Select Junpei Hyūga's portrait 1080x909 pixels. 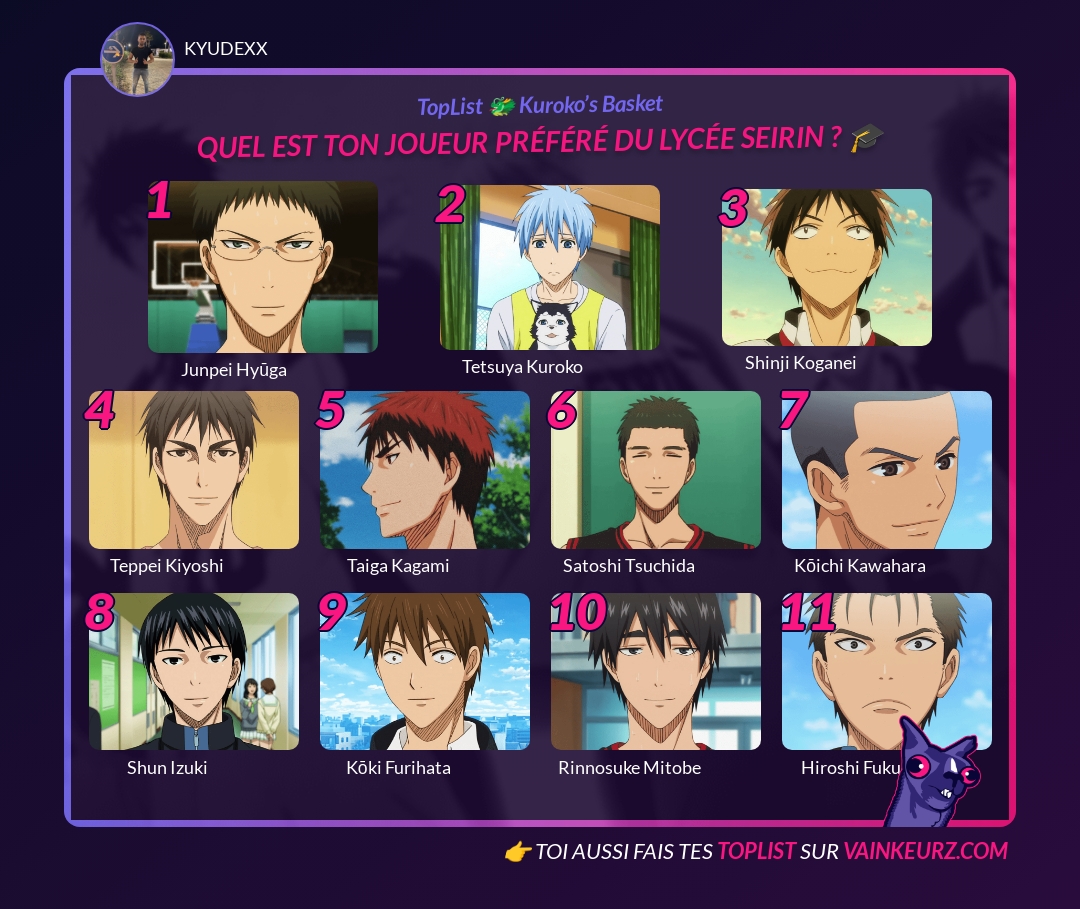pyautogui.click(x=263, y=267)
